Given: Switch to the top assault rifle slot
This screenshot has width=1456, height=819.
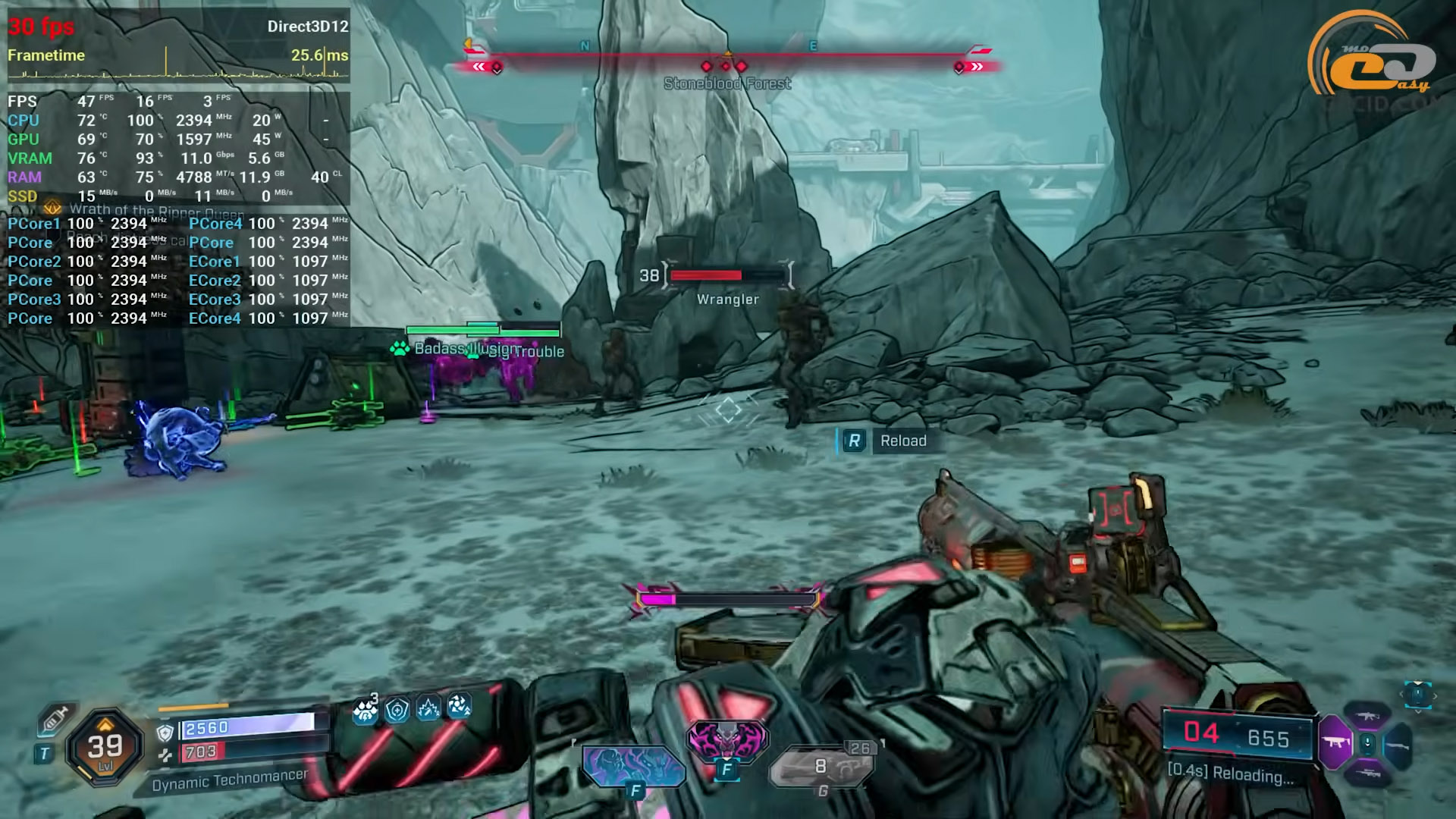Looking at the screenshot, I should pyautogui.click(x=1367, y=715).
